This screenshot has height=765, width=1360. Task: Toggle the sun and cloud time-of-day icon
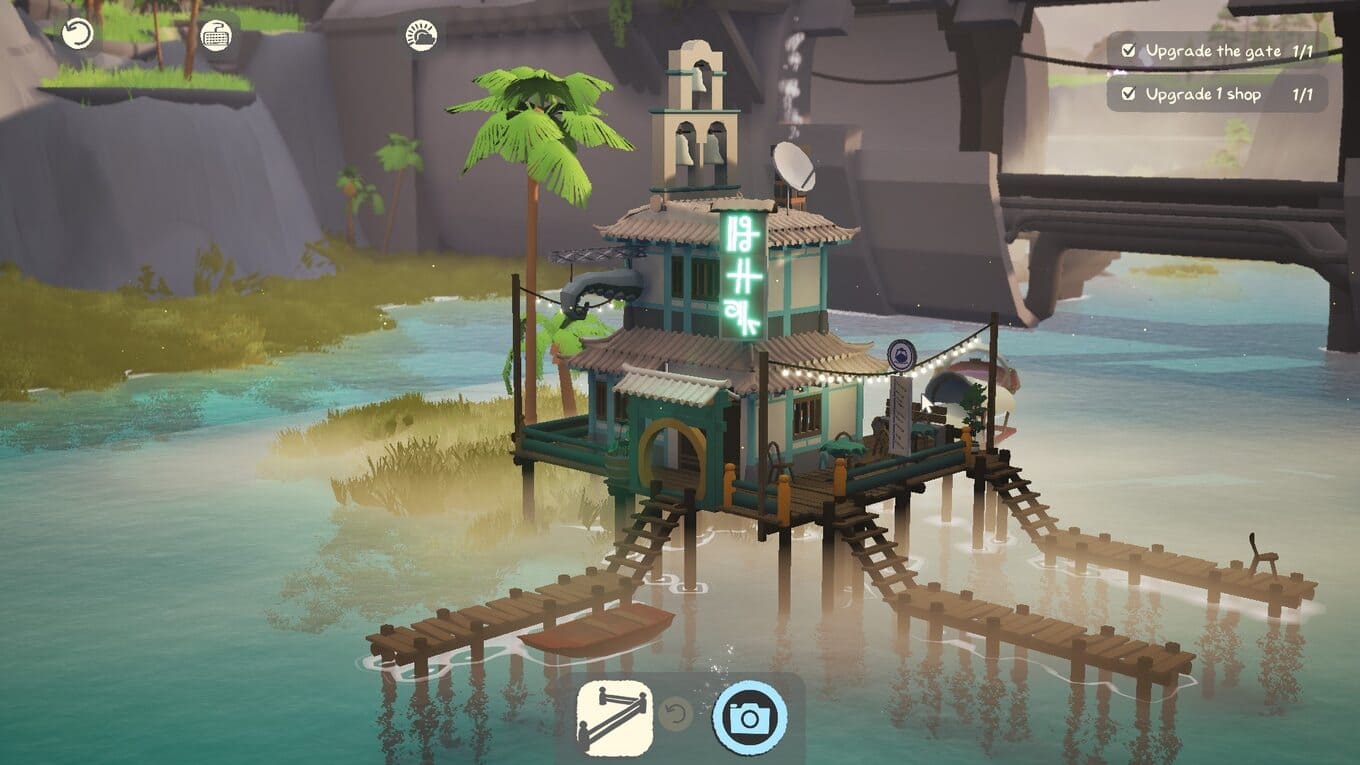coord(421,36)
